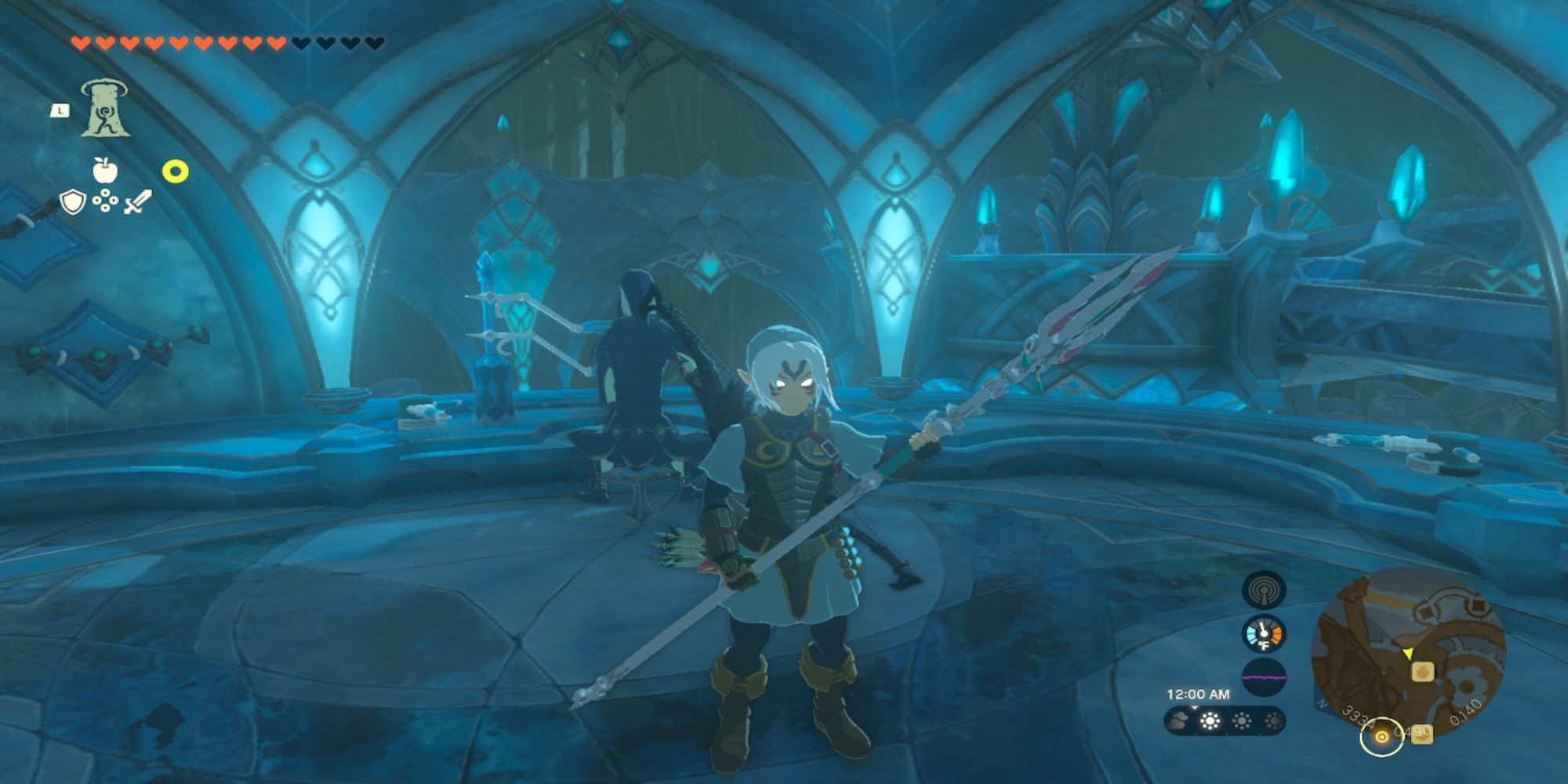Screen dimensions: 1568x784
Task: Choose the sword weapon quick-swap icon
Action: click(x=137, y=202)
